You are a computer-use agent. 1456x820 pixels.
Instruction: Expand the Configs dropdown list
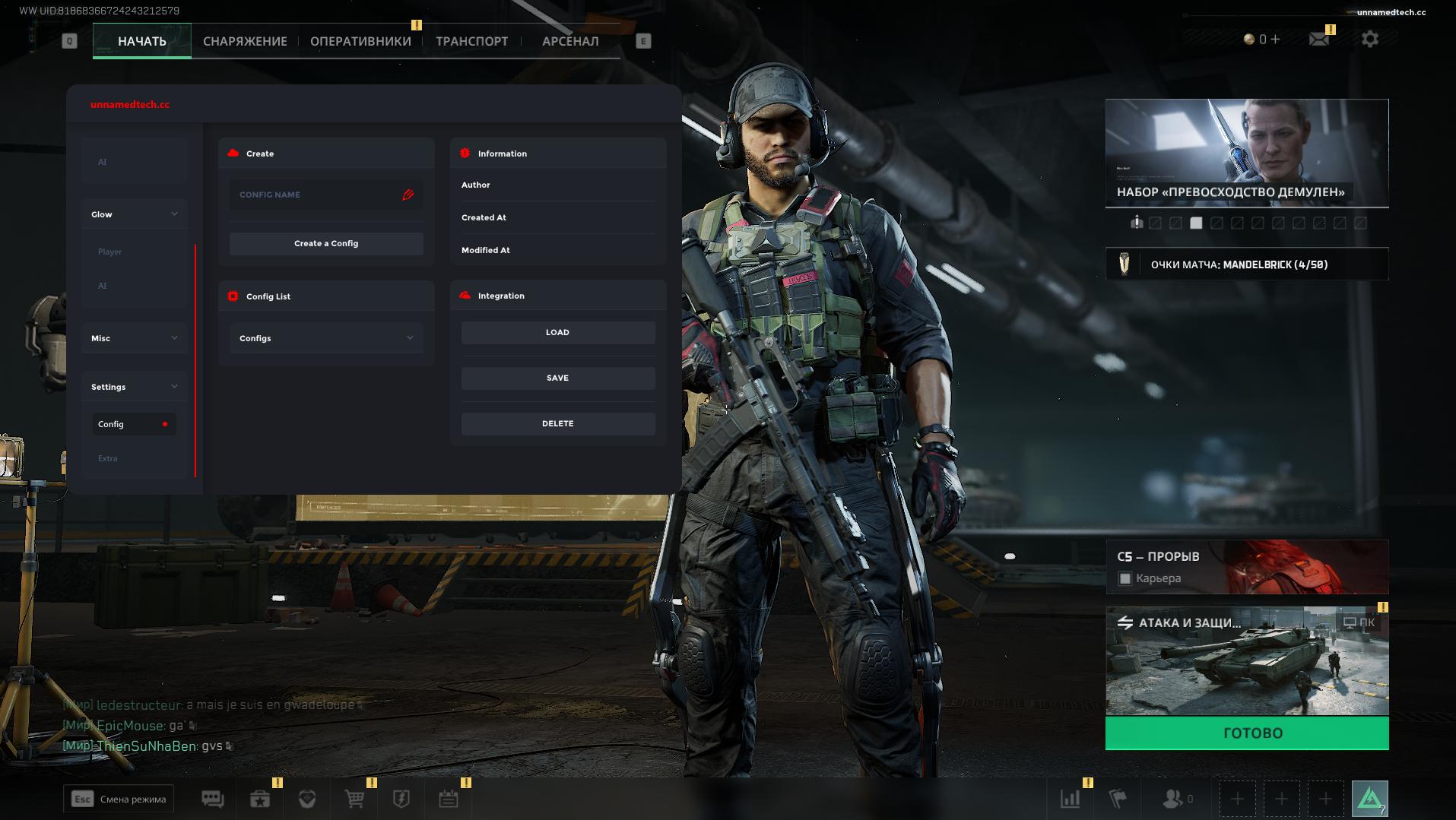(326, 338)
